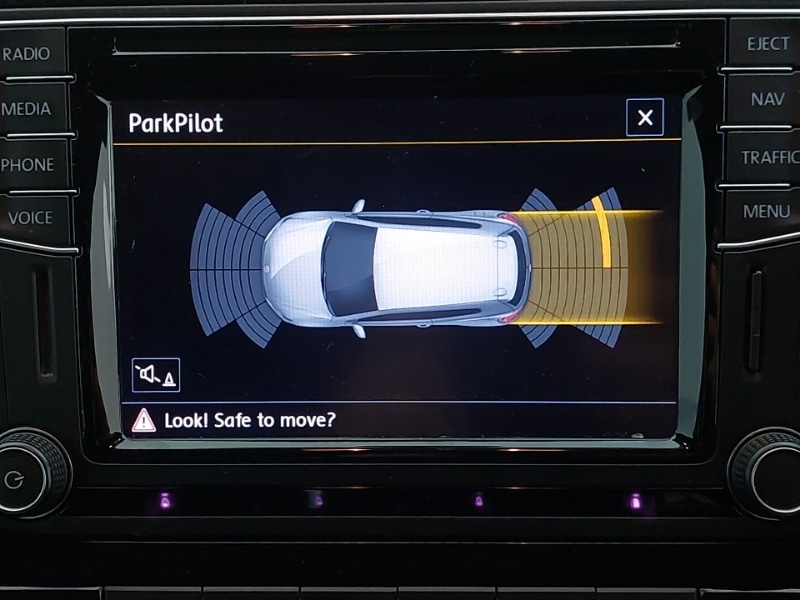Open NAV navigation
Viewport: 800px width, 600px height.
[767, 100]
